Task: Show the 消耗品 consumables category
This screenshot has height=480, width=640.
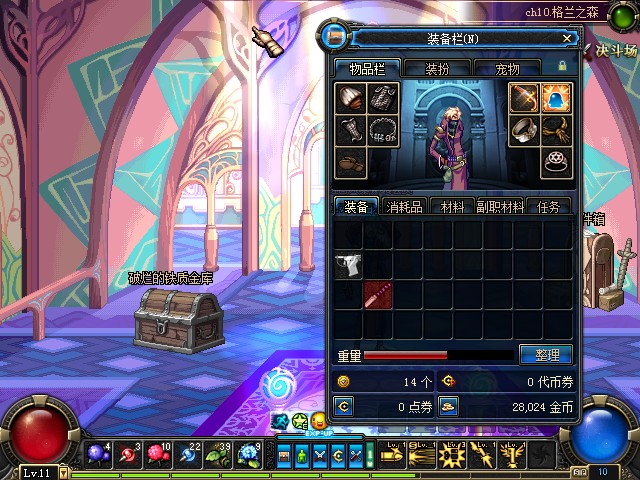Action: pyautogui.click(x=404, y=206)
